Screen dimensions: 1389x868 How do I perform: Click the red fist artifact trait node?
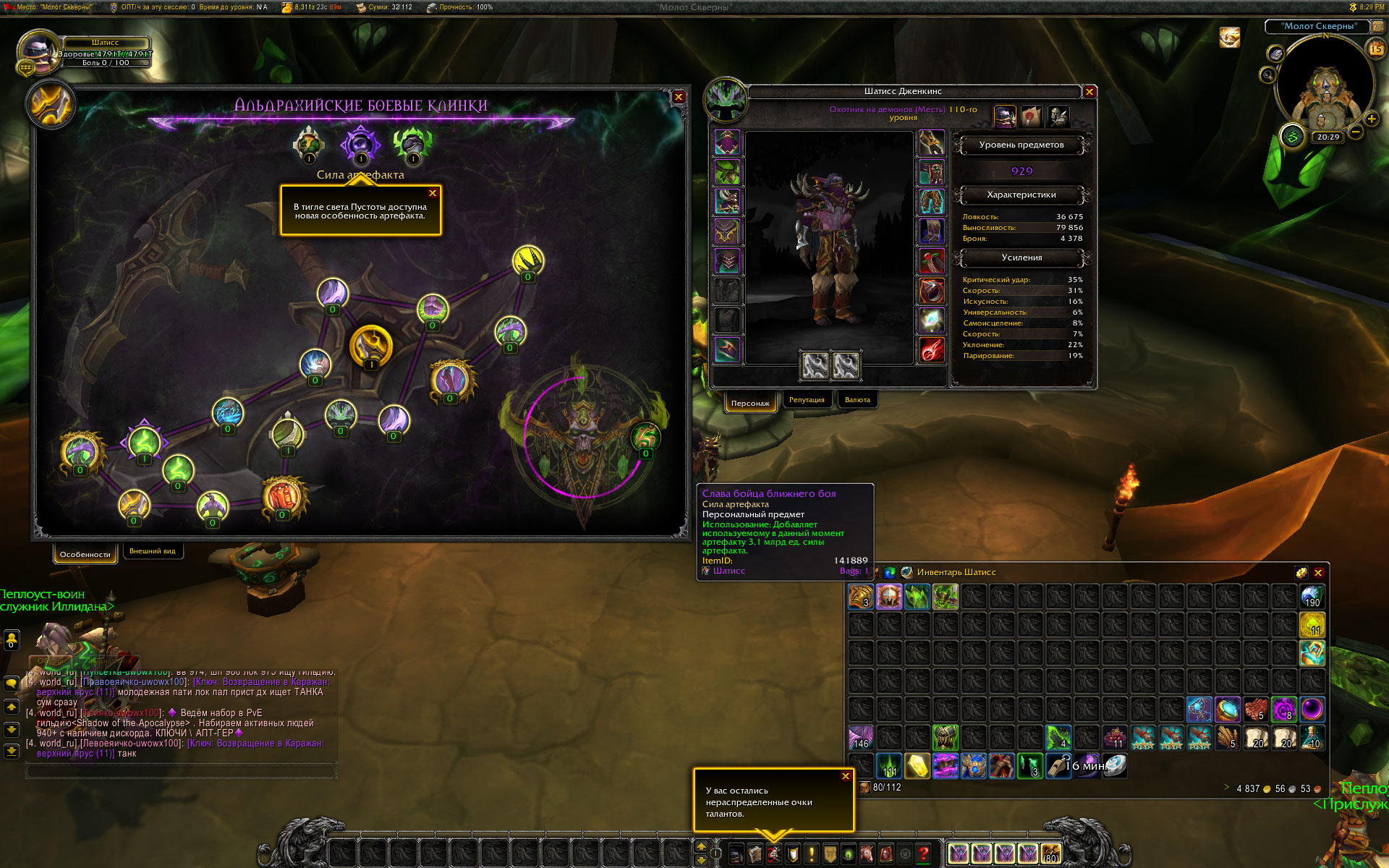click(282, 496)
